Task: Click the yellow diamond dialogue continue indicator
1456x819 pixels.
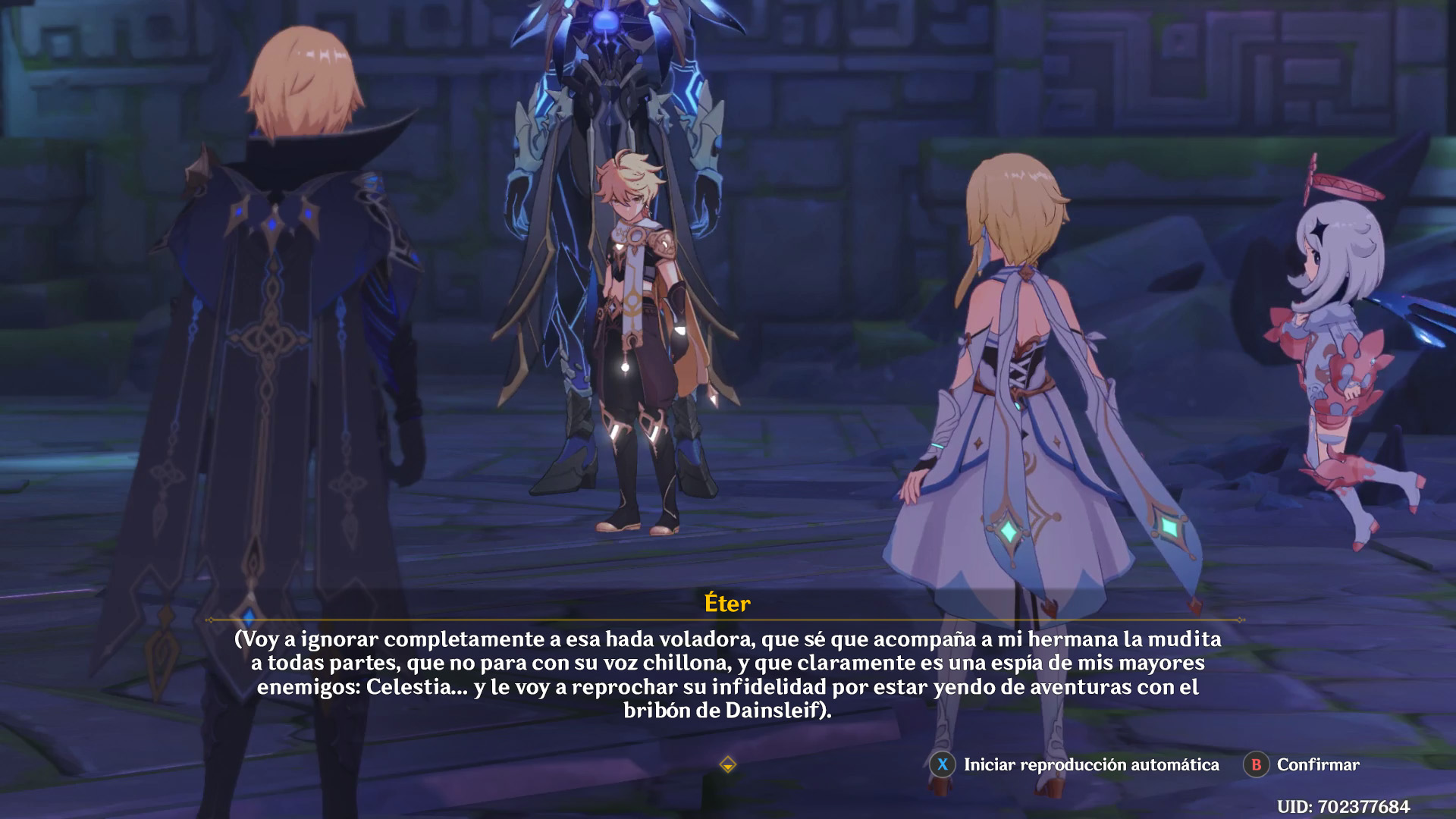Action: [728, 766]
